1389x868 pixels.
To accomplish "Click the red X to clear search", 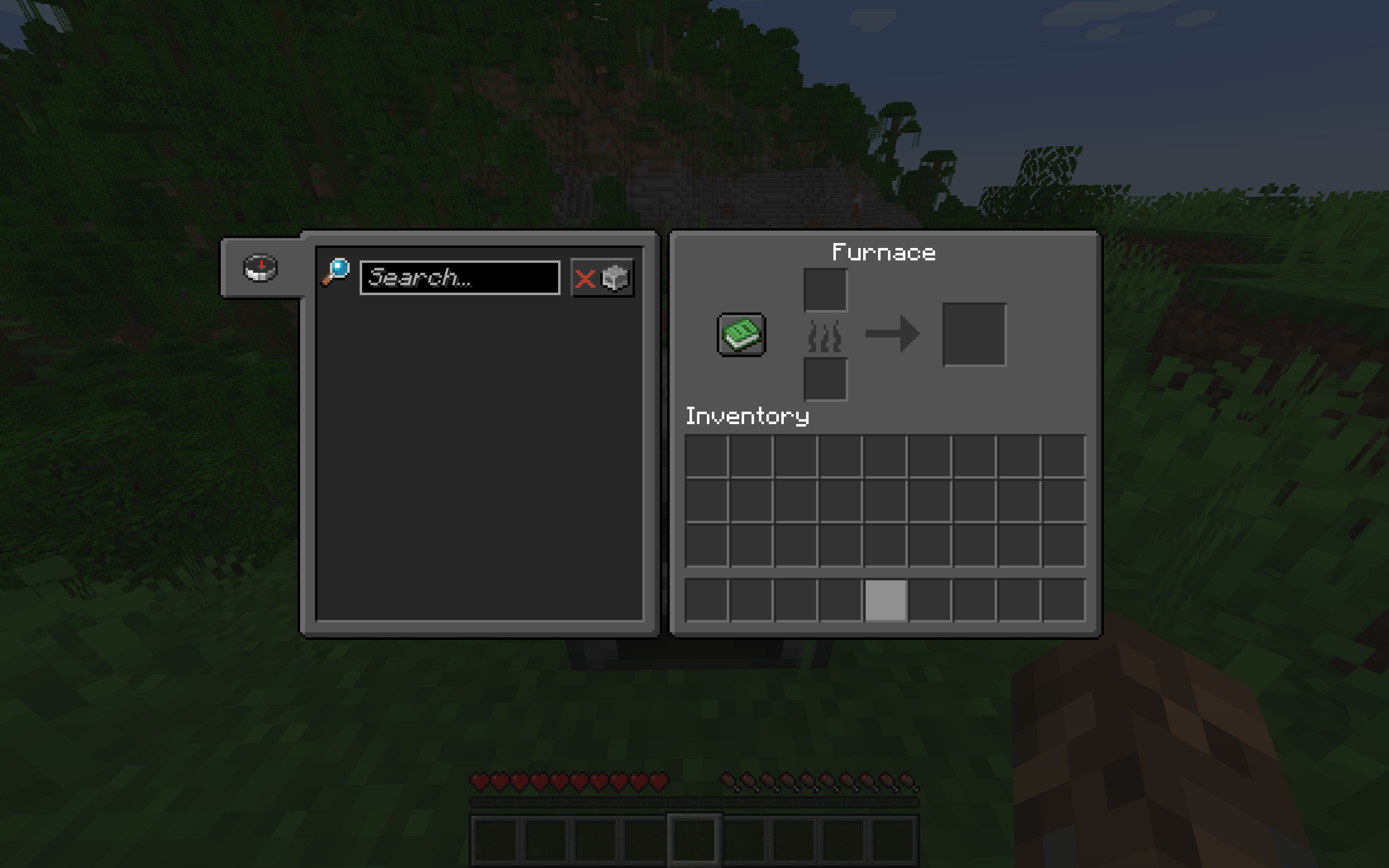I will point(585,279).
